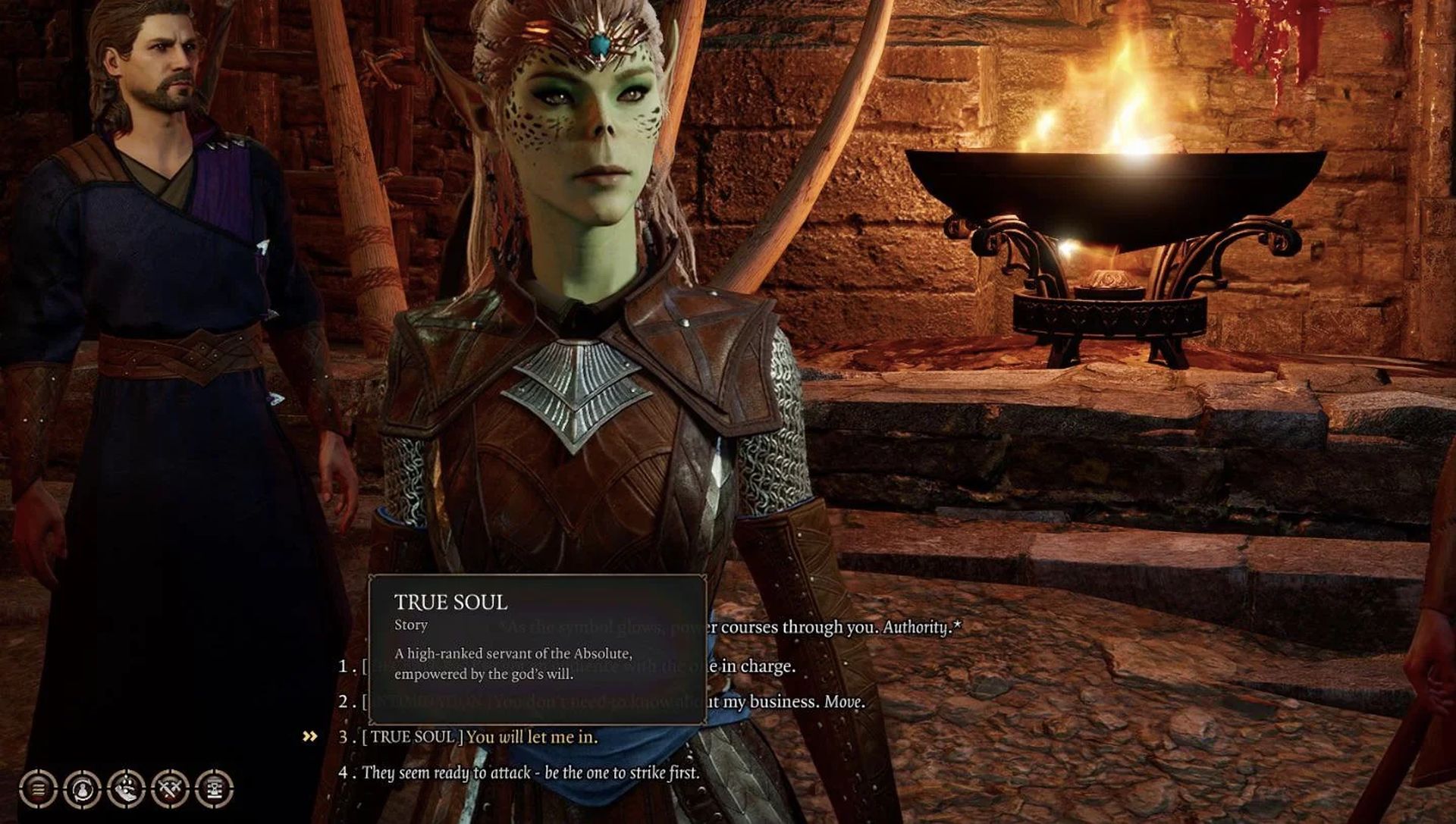Open the trade hand-with-coins icon
Image resolution: width=1456 pixels, height=824 pixels.
[126, 788]
